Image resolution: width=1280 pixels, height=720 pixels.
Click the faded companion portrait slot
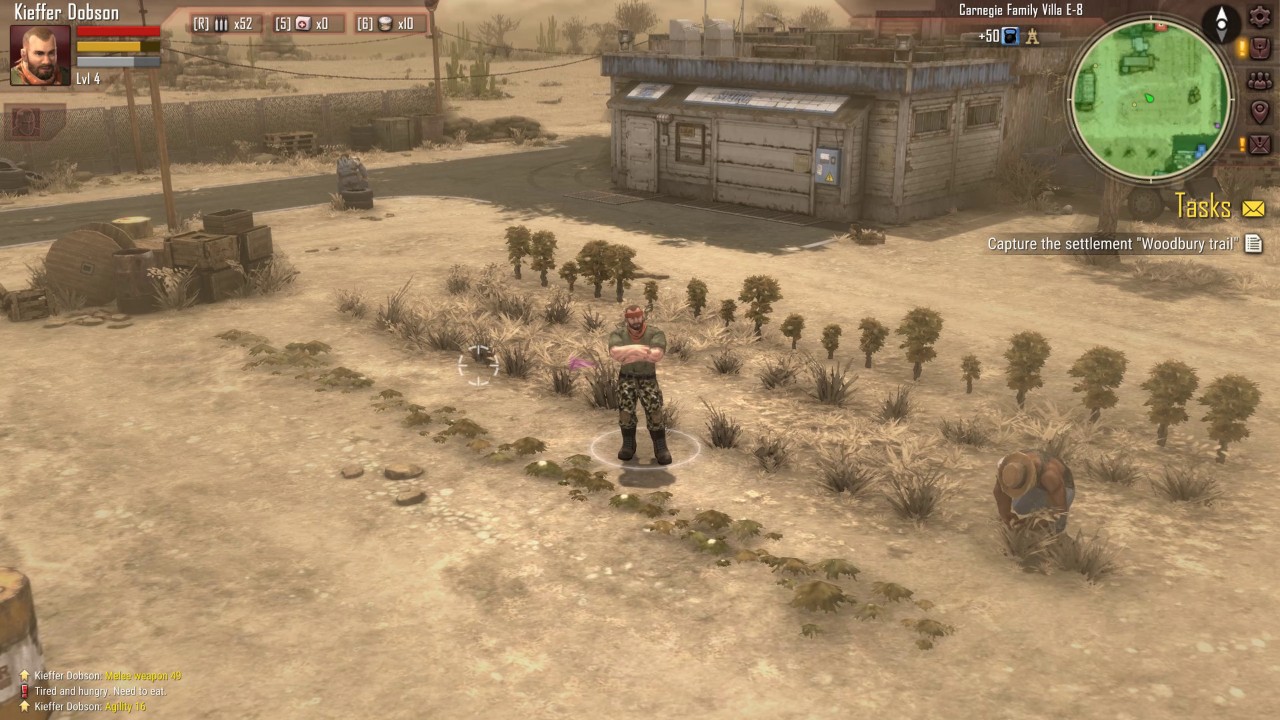tap(26, 122)
